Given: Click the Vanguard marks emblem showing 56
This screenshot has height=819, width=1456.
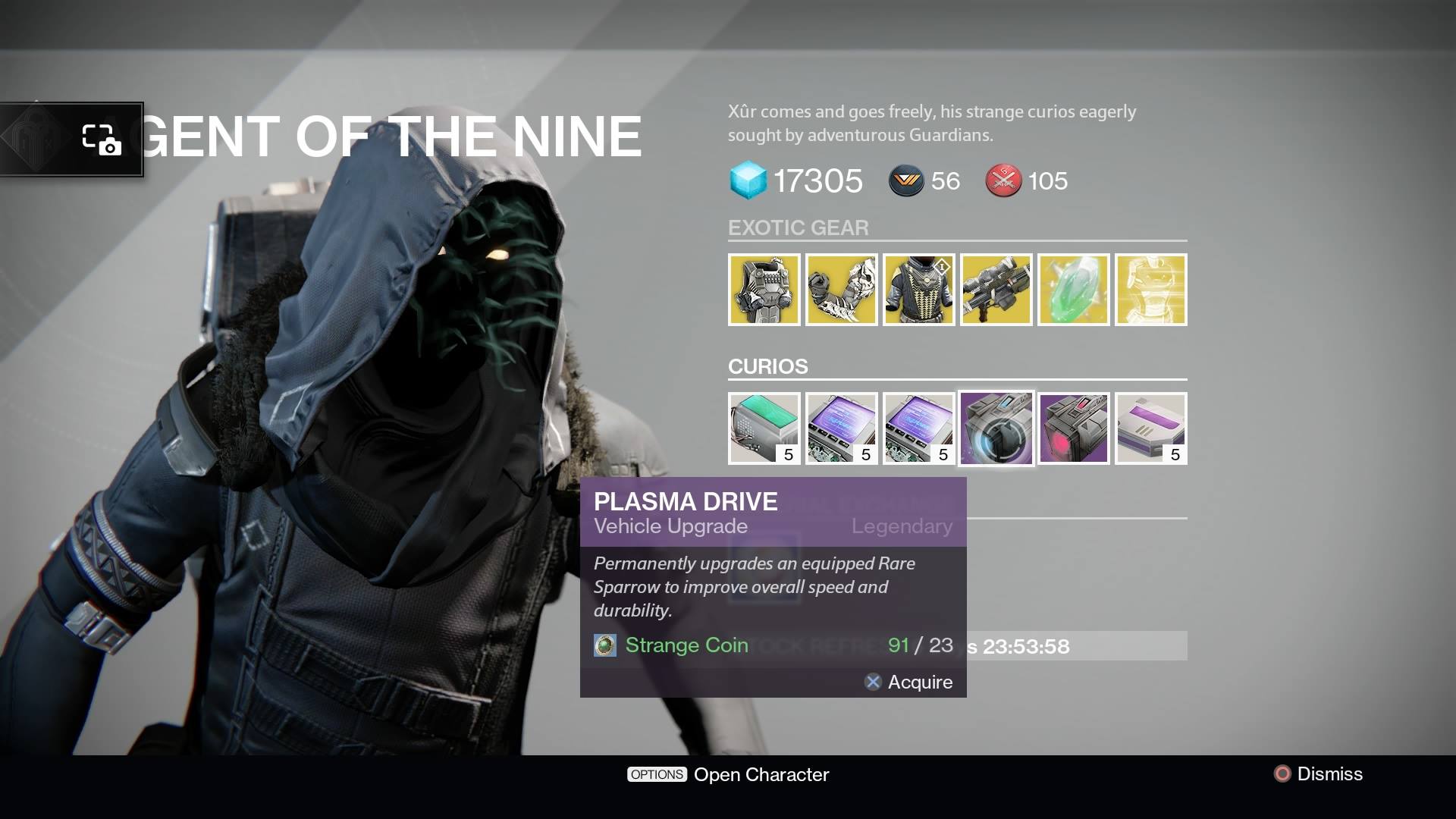Looking at the screenshot, I should tap(907, 181).
